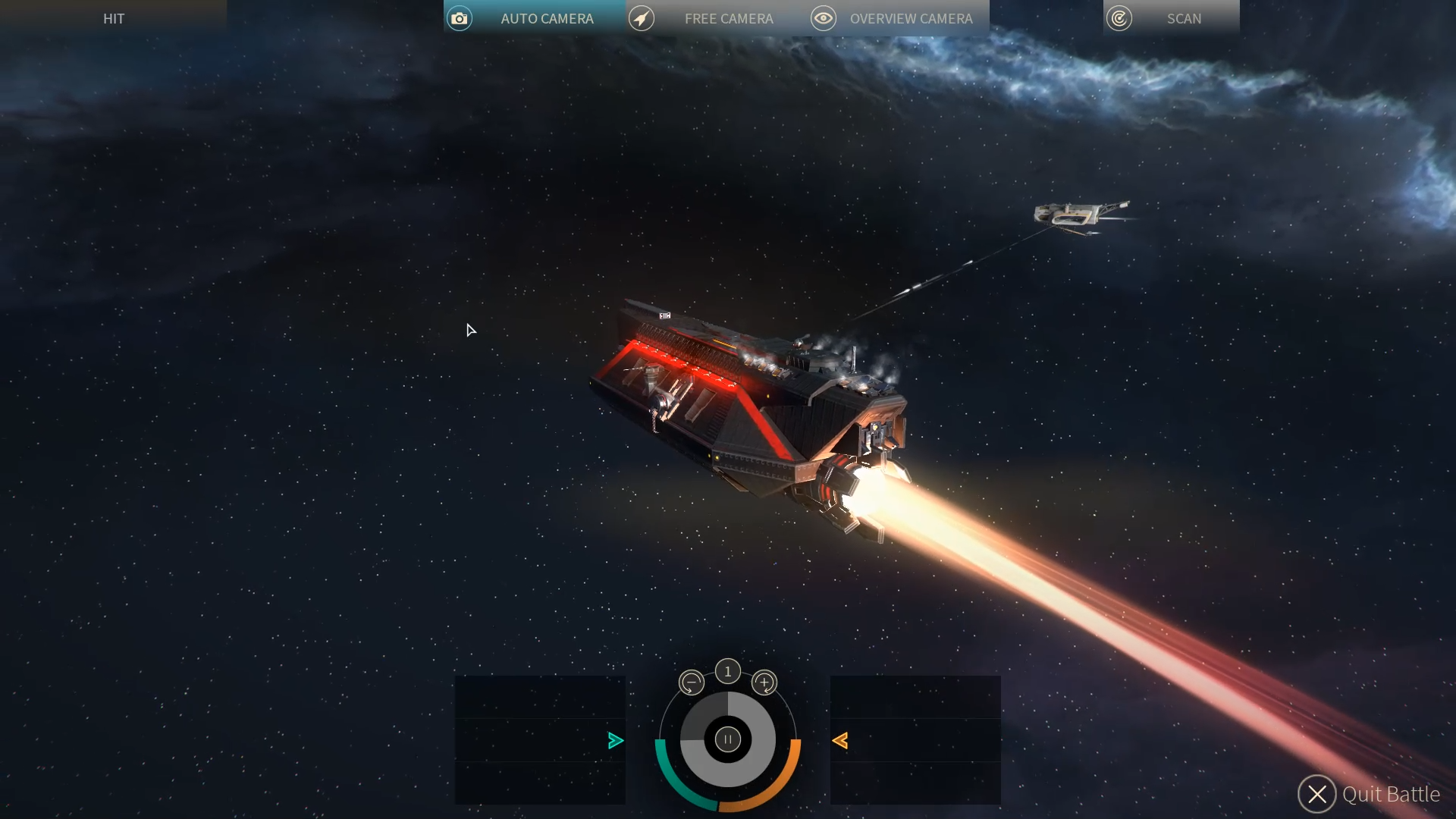Decrease battle speed with the minus button
This screenshot has width=1456, height=819.
691,682
